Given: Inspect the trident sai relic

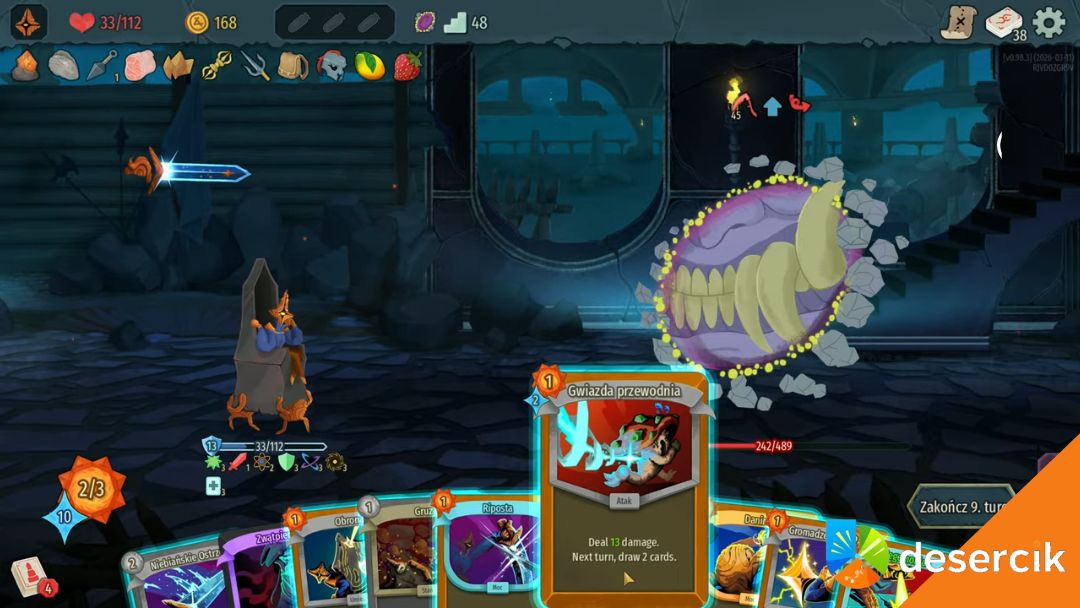Looking at the screenshot, I should [255, 66].
